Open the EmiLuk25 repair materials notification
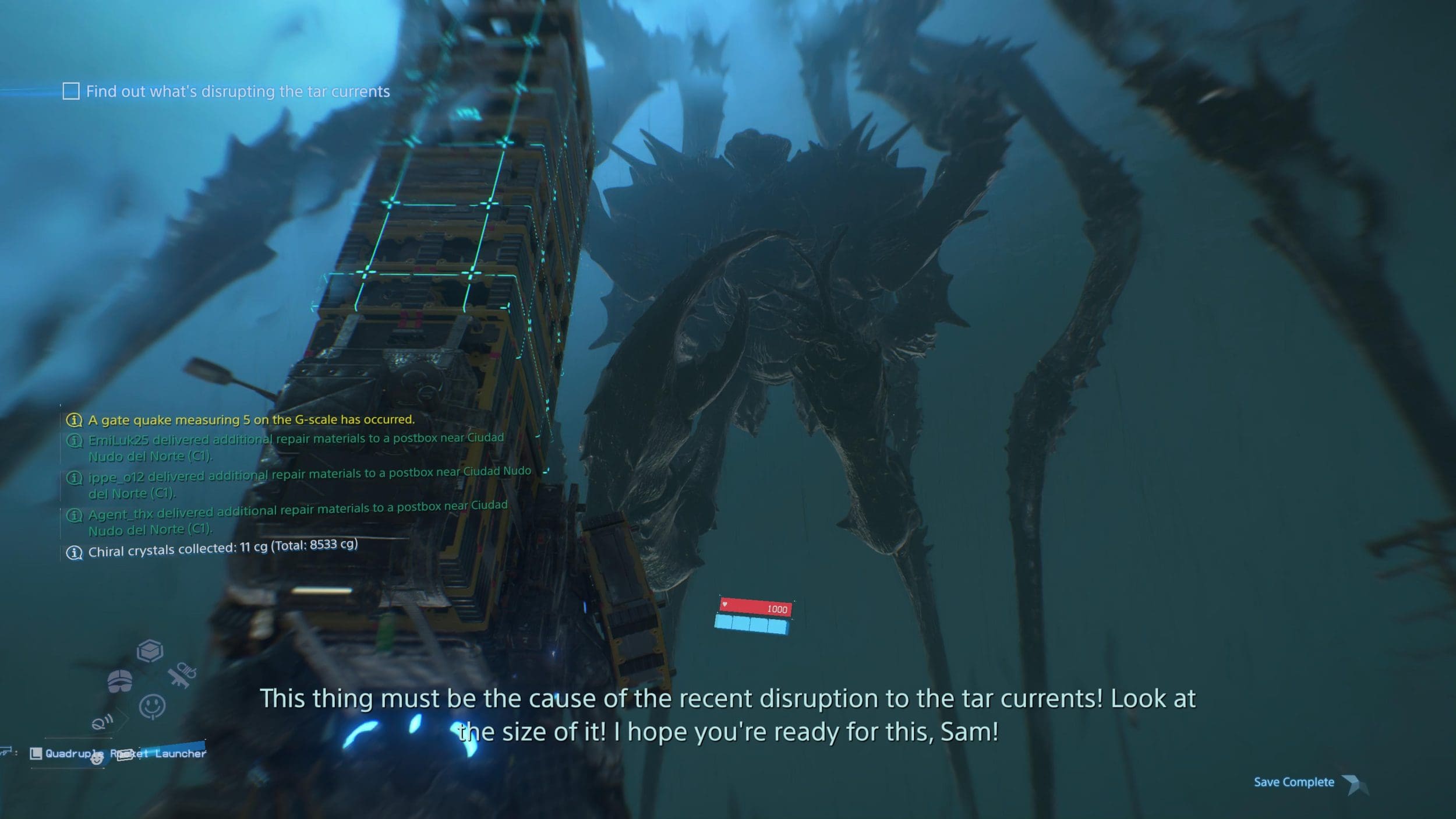The height and width of the screenshot is (819, 1456). 296,447
